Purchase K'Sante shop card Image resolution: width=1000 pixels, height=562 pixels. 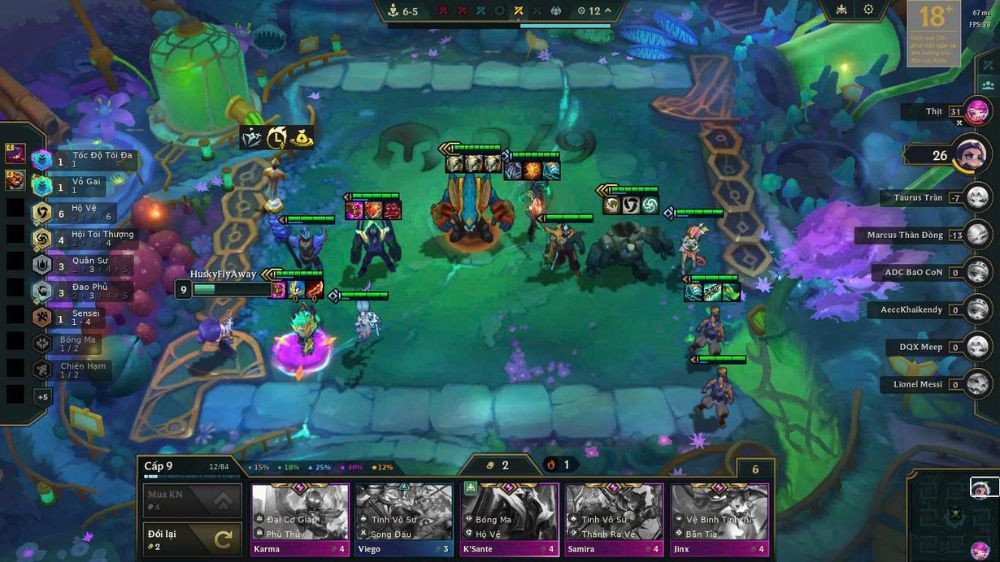(509, 519)
